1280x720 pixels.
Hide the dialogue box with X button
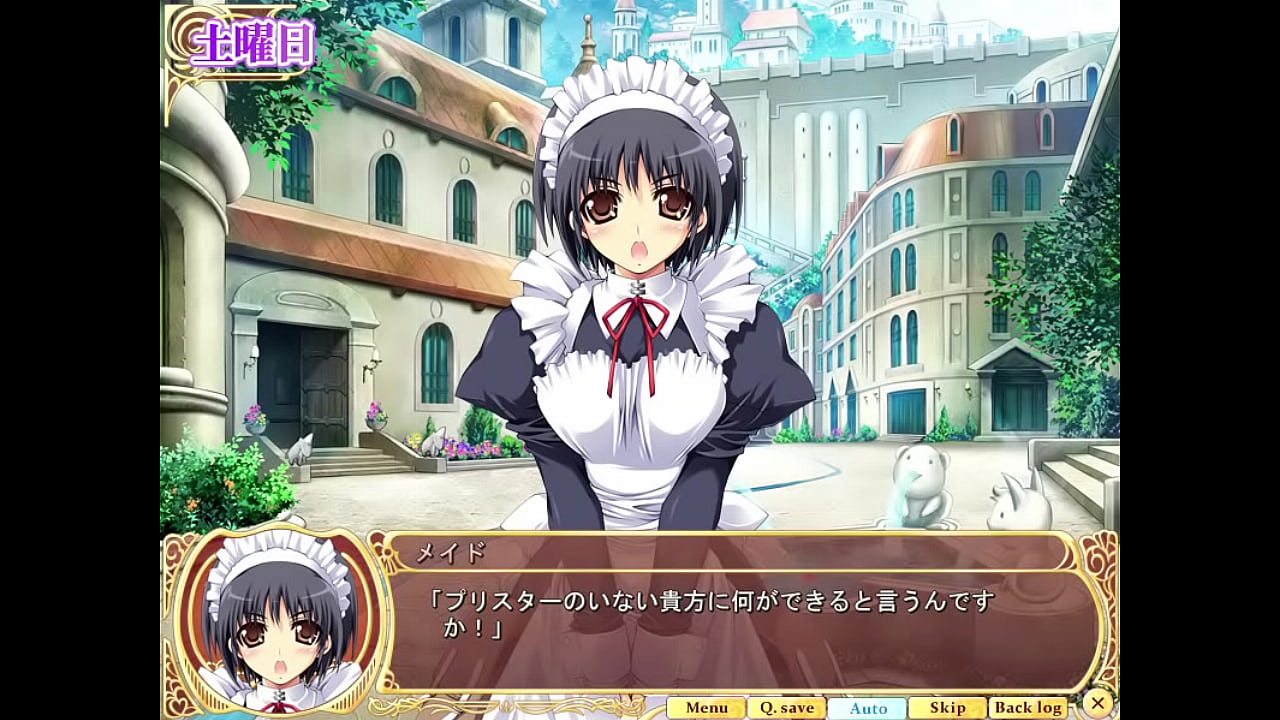coord(1098,703)
